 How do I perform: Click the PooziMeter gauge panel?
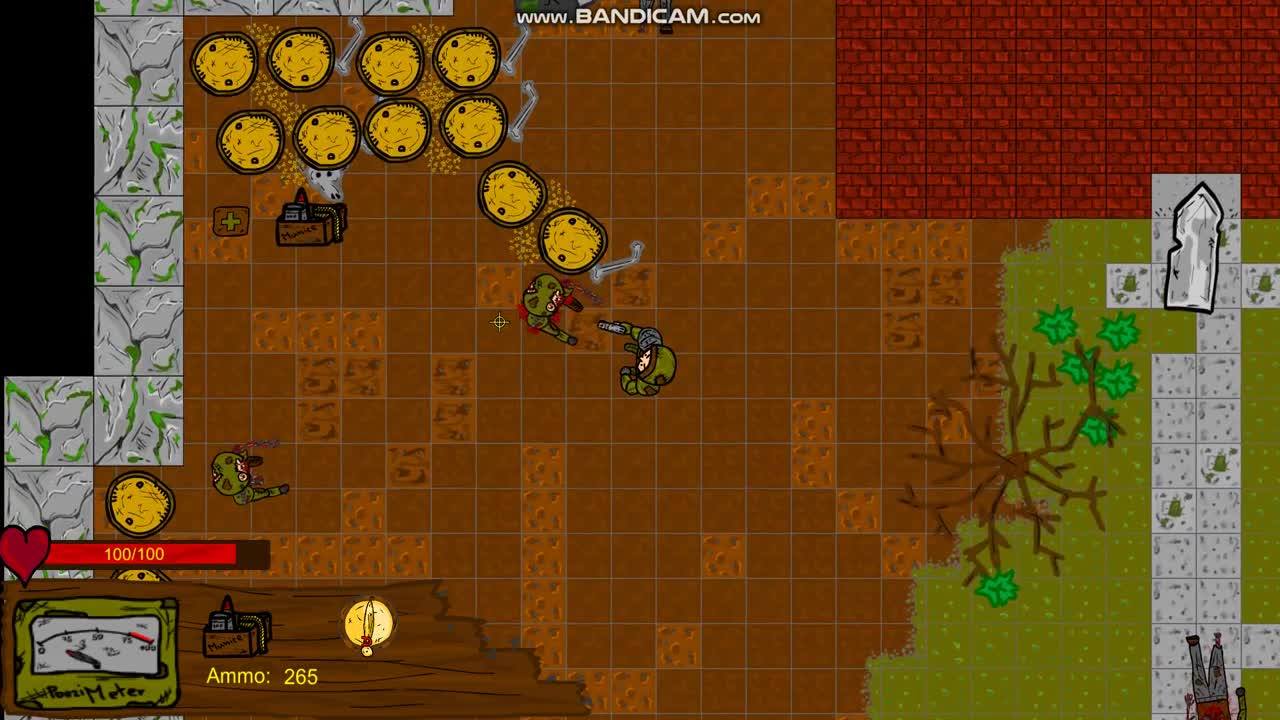pos(95,650)
